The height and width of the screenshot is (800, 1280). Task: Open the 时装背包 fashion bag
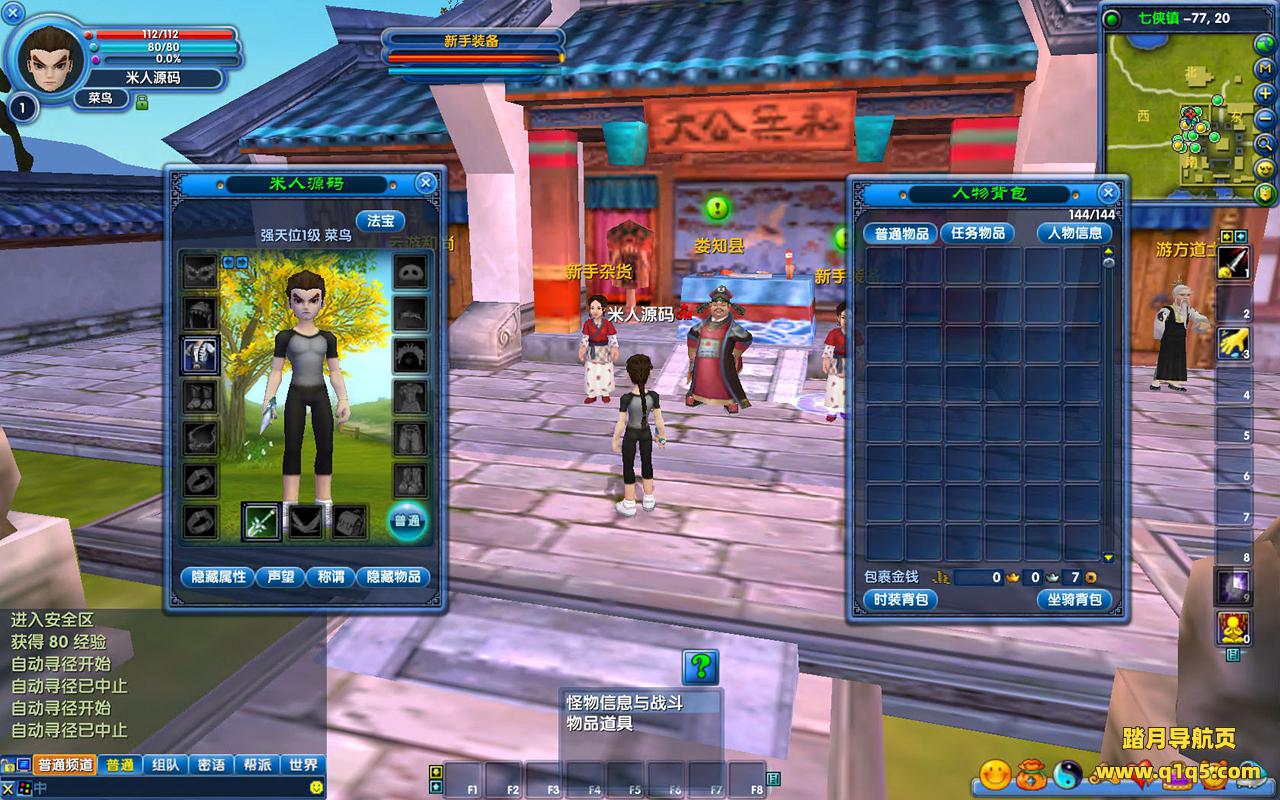[901, 600]
